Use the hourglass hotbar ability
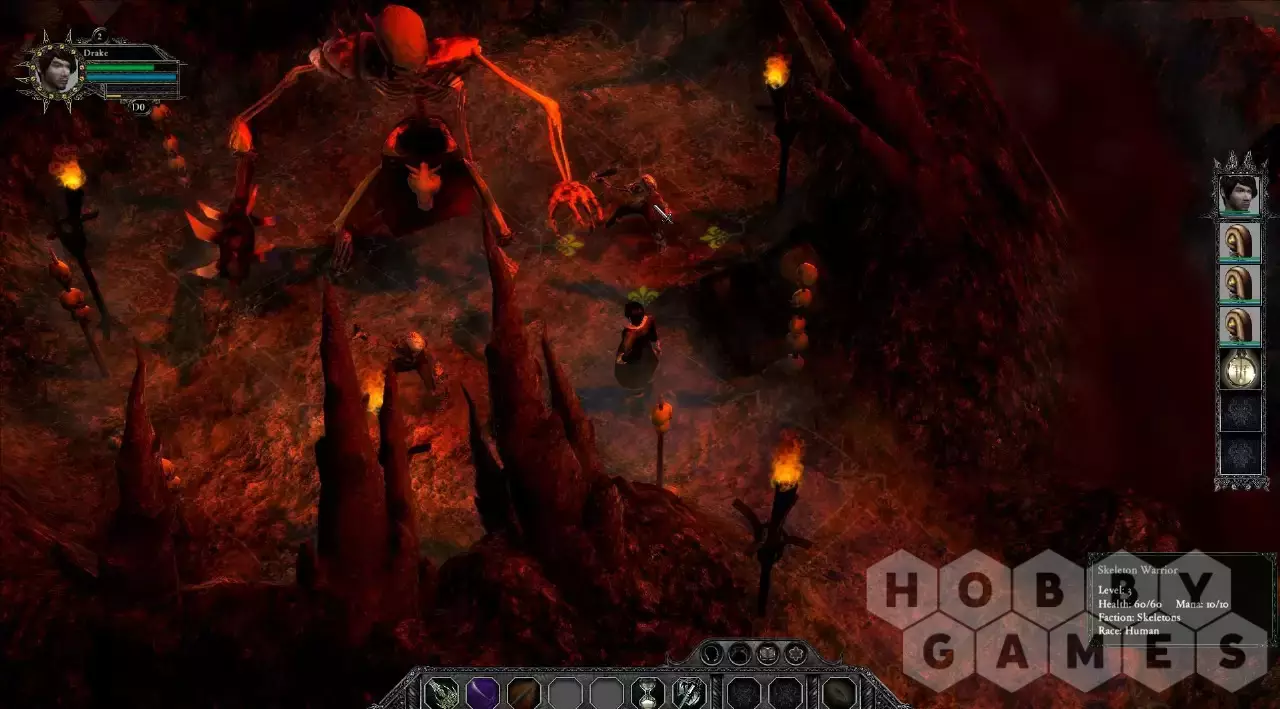 648,693
